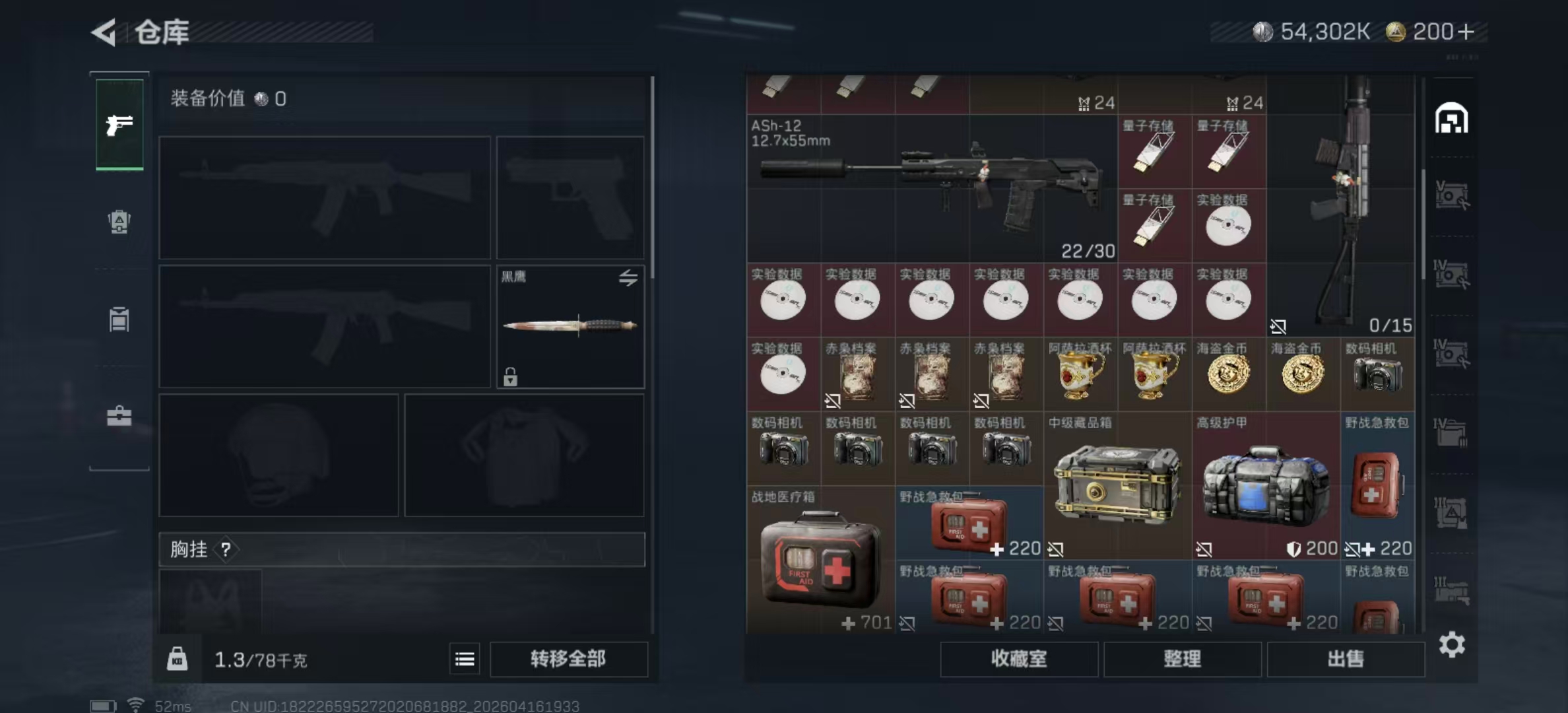Tap the 出售 sell button
This screenshot has width=1568, height=713.
[1346, 659]
